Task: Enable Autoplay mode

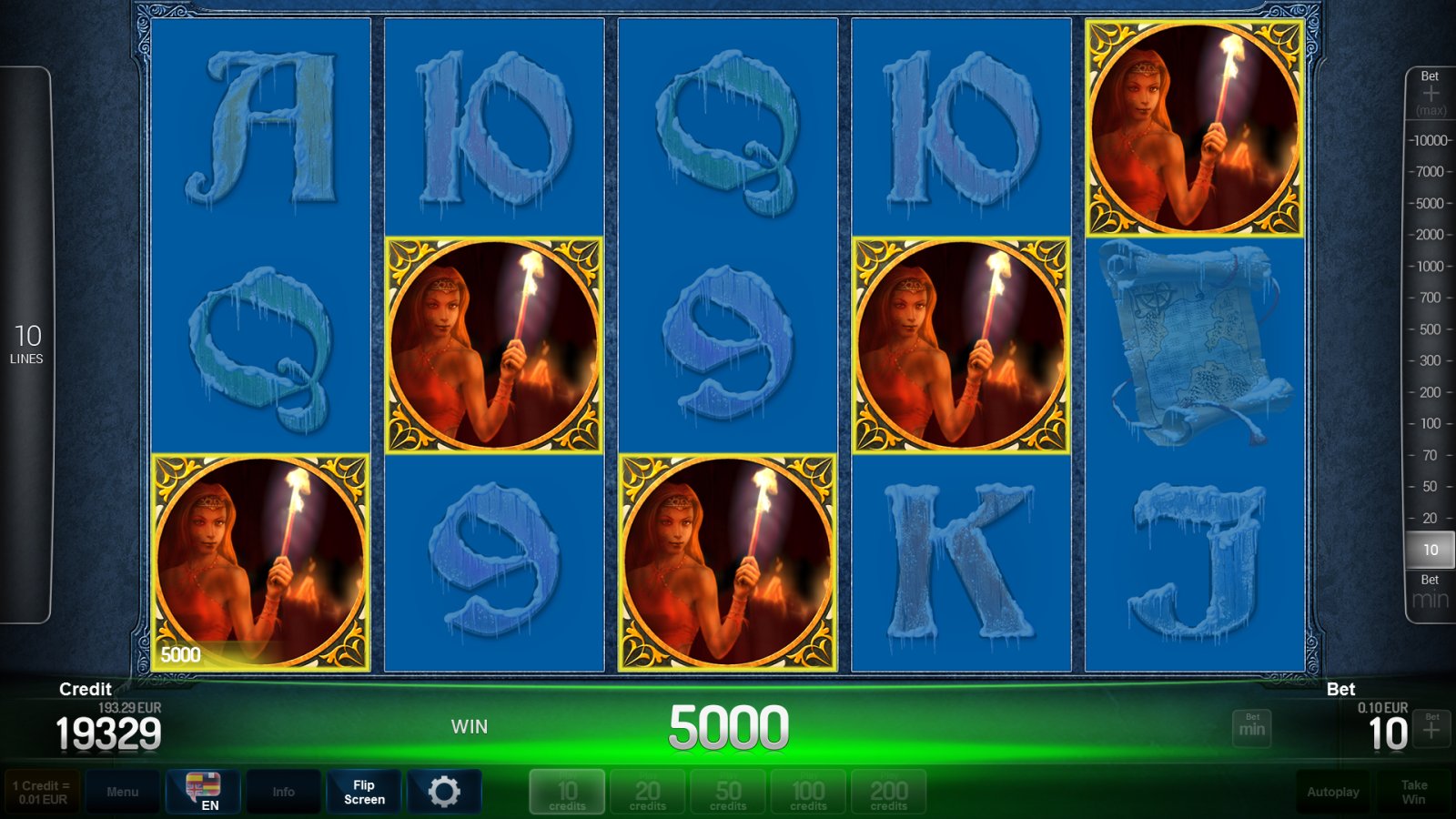Action: point(1332,791)
